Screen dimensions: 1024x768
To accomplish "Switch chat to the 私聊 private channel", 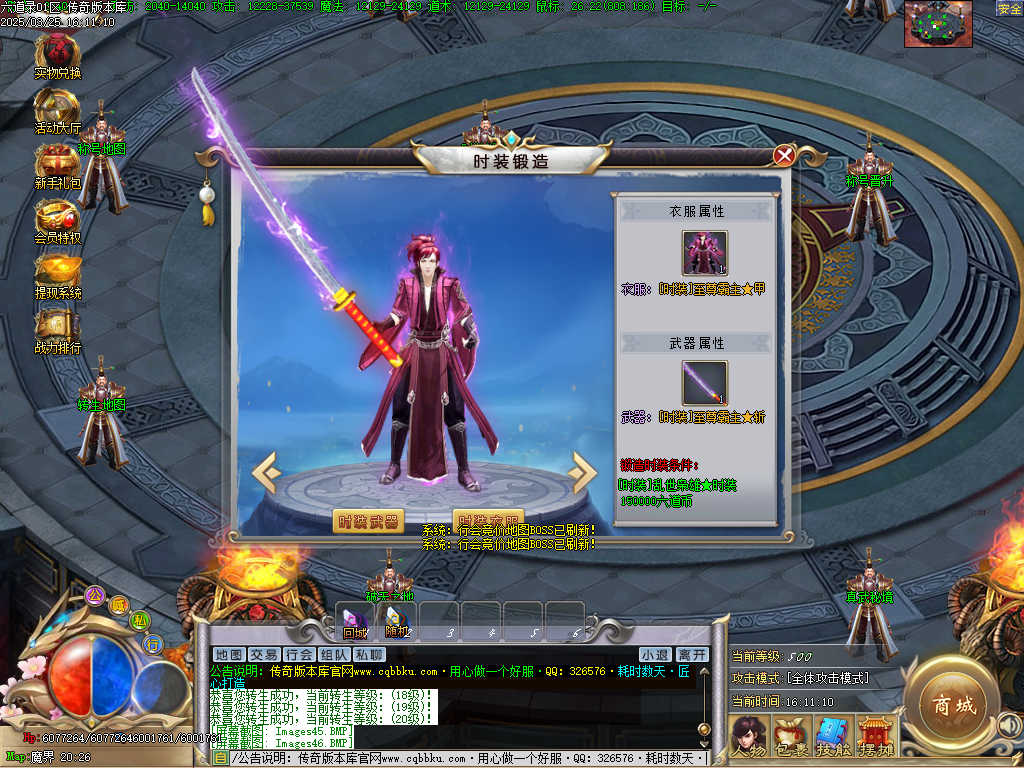I will 369,655.
